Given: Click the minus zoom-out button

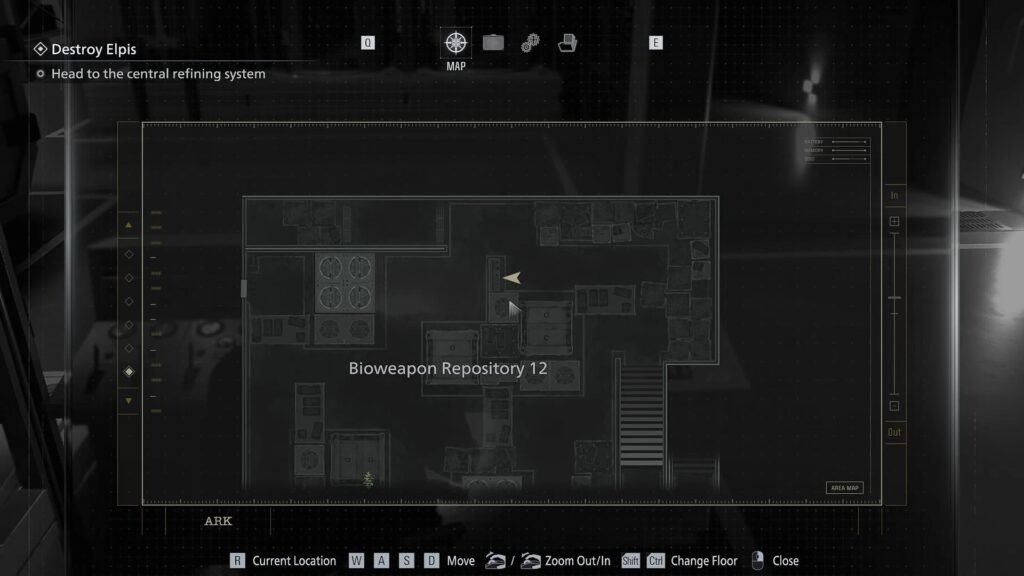Looking at the screenshot, I should pyautogui.click(x=894, y=406).
